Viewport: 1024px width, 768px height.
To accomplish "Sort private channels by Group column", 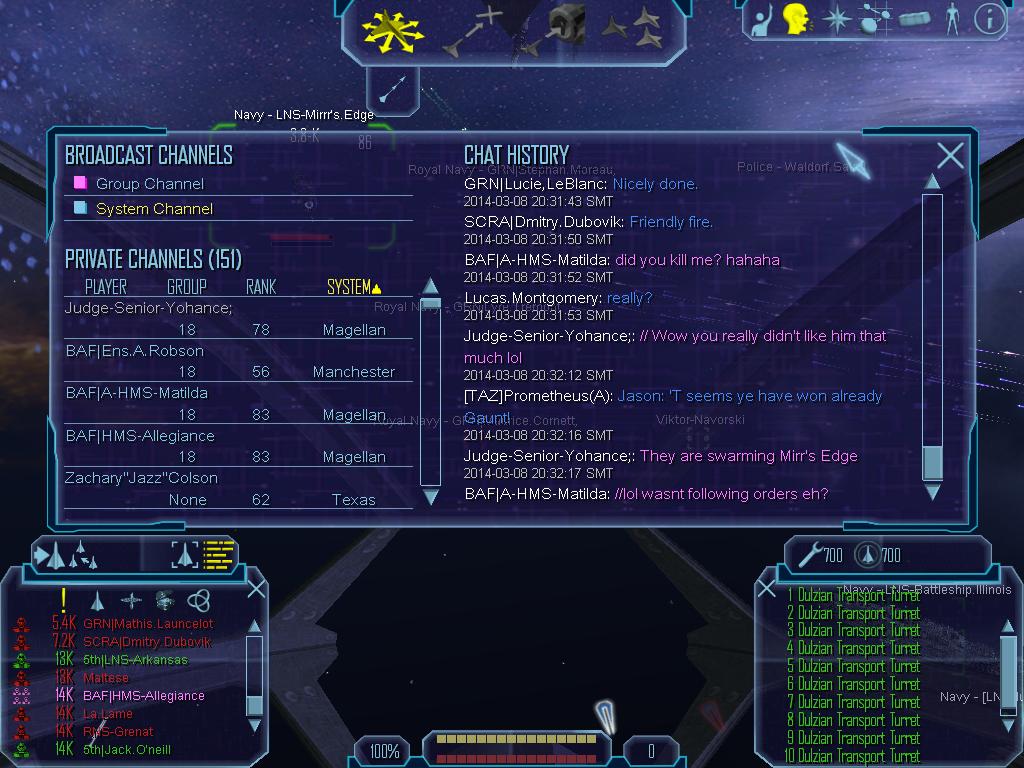I will pyautogui.click(x=186, y=287).
